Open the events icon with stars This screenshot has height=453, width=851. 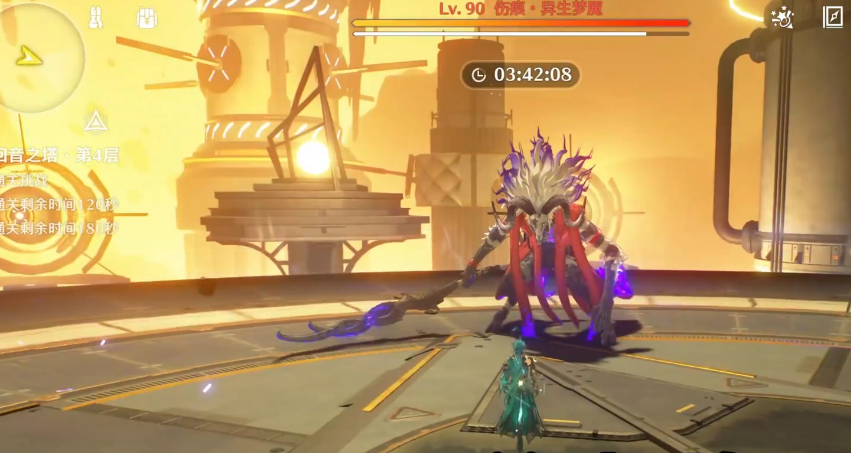tap(782, 17)
